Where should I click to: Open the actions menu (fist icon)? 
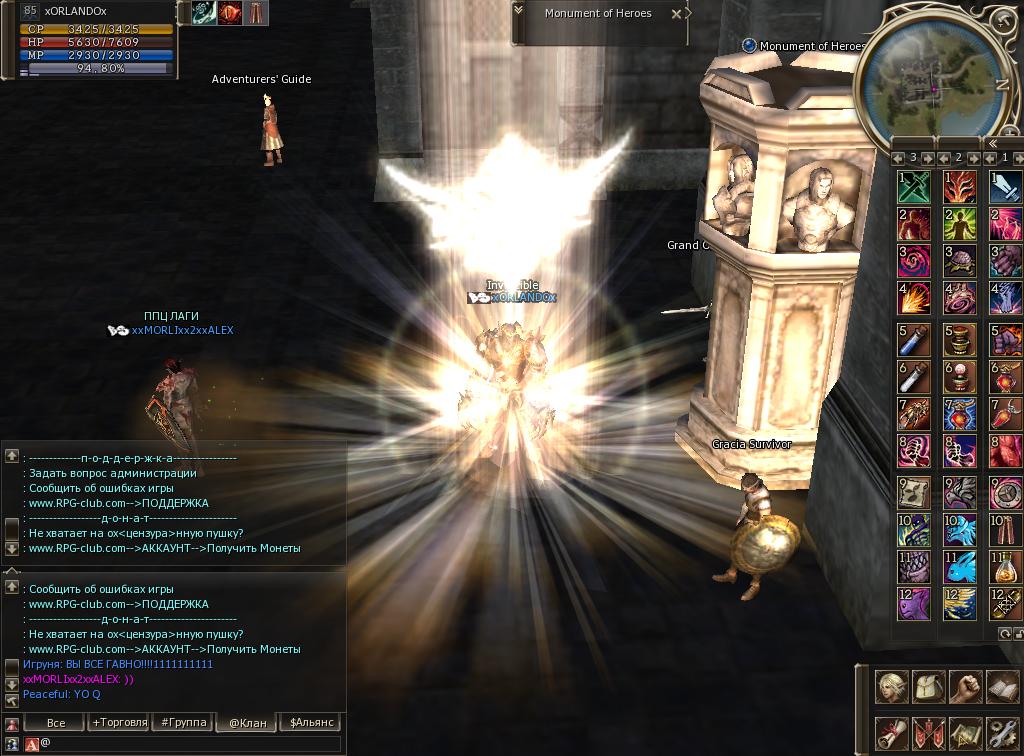point(965,686)
